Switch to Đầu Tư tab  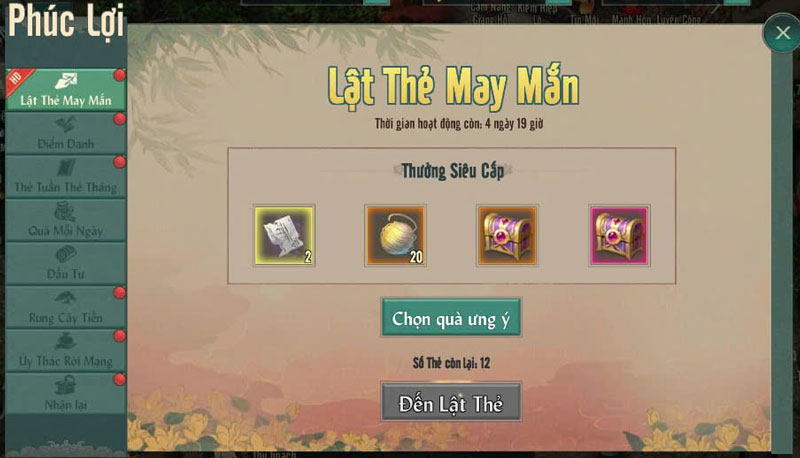(65, 264)
